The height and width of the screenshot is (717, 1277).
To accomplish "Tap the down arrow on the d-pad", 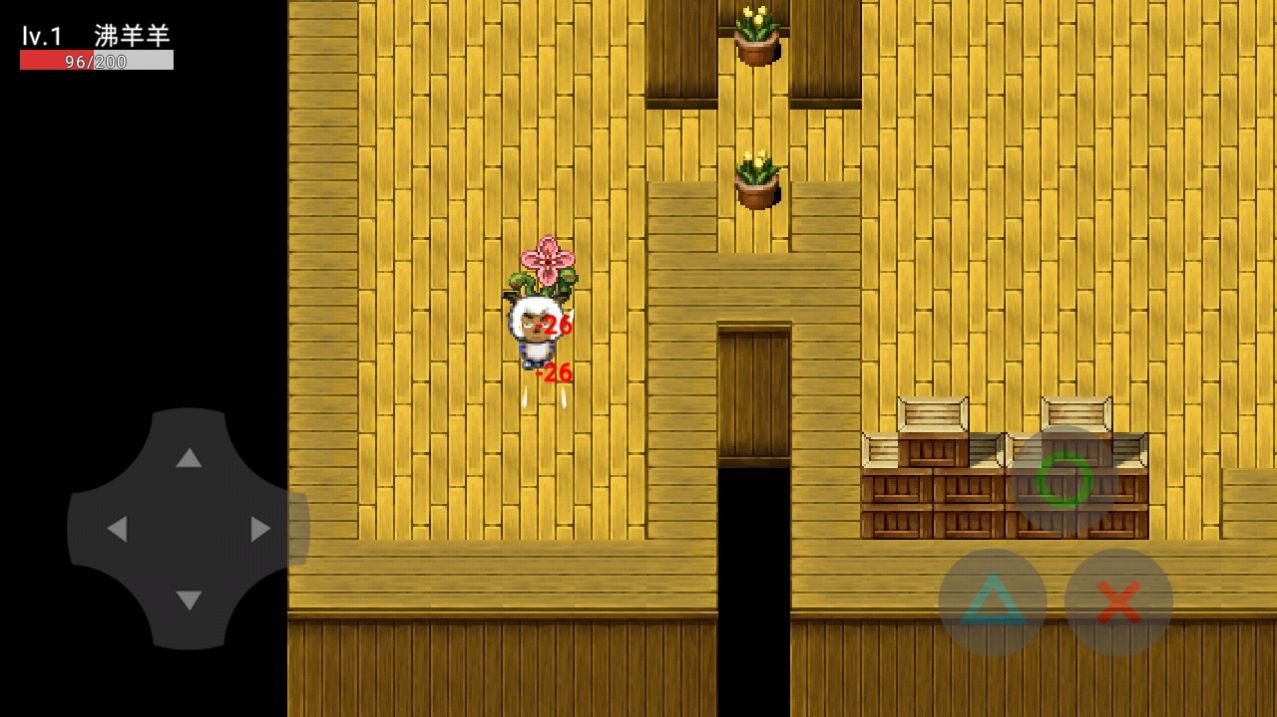I will (189, 600).
